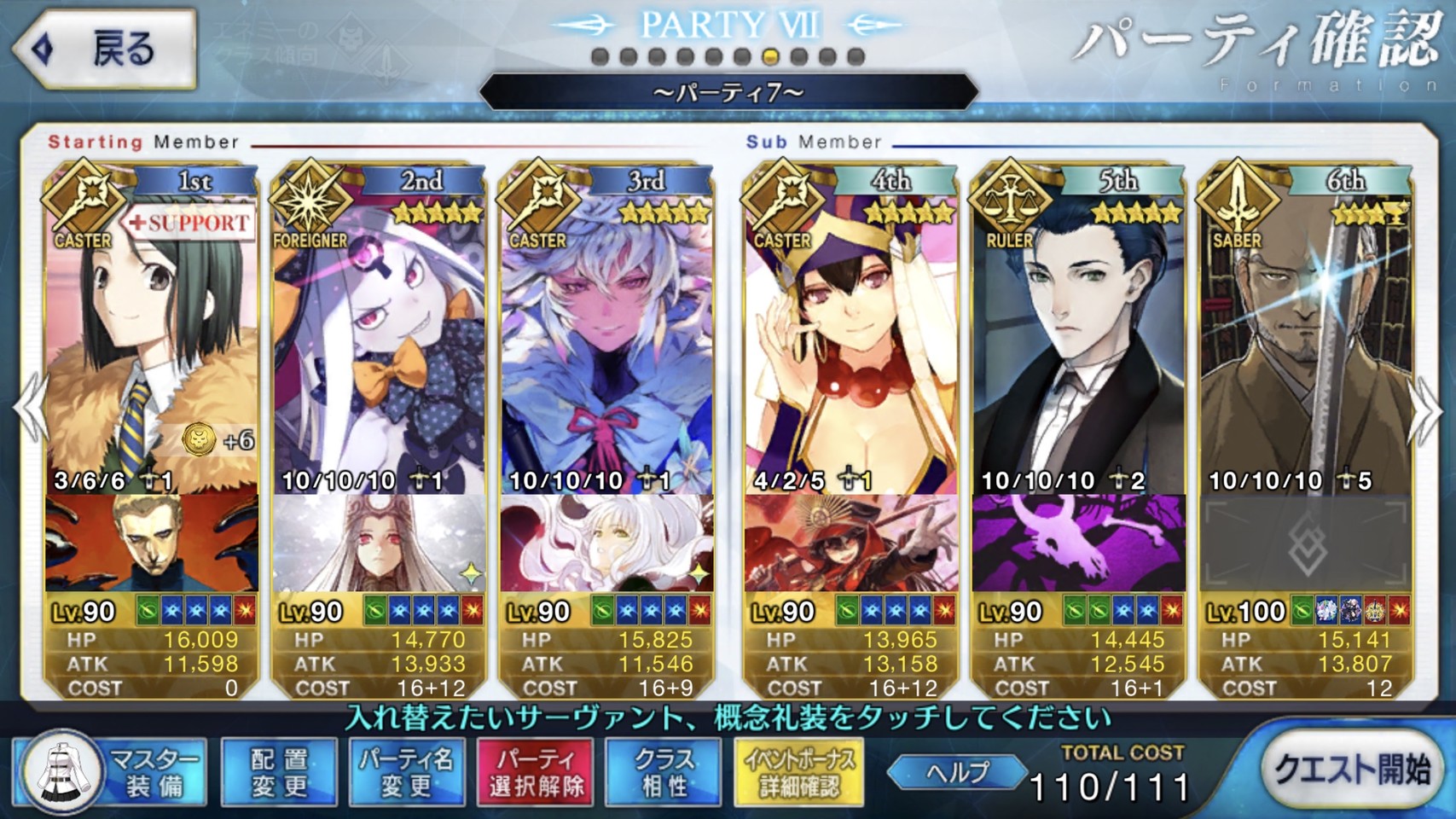Open 配置変更 formation change

tap(279, 772)
